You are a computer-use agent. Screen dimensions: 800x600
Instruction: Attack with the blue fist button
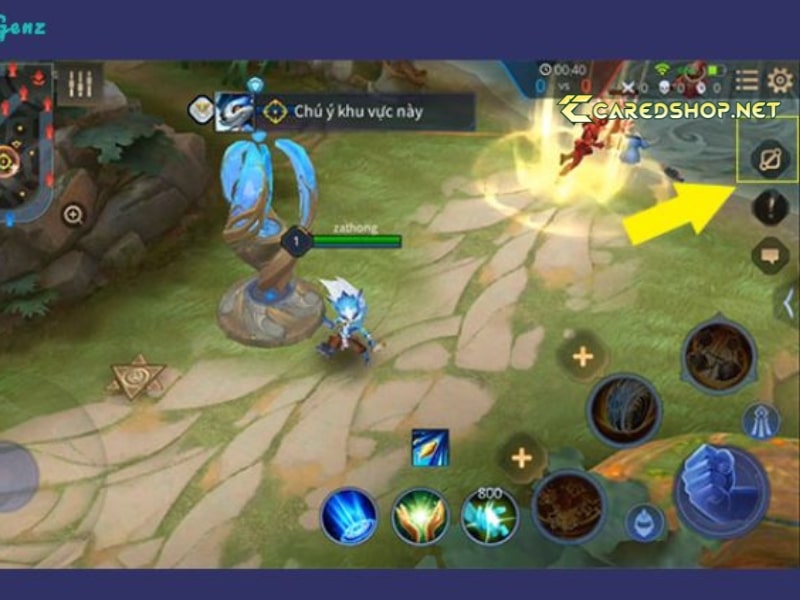click(720, 490)
